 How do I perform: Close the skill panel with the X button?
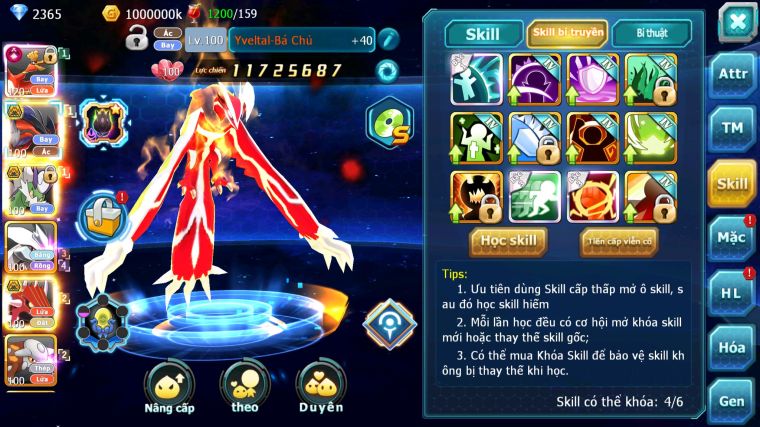[x=737, y=20]
